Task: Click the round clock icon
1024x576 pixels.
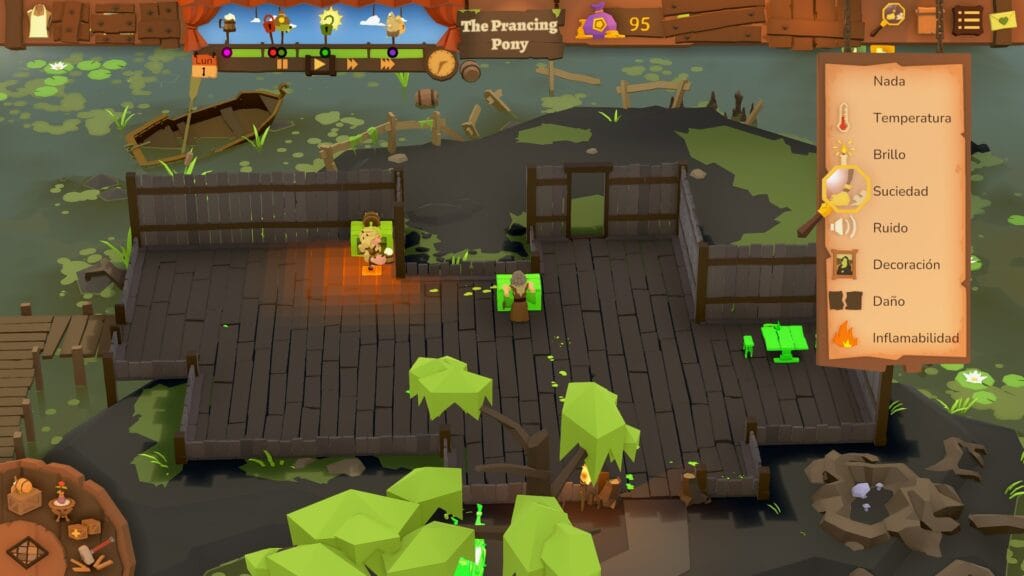Action: (x=441, y=64)
